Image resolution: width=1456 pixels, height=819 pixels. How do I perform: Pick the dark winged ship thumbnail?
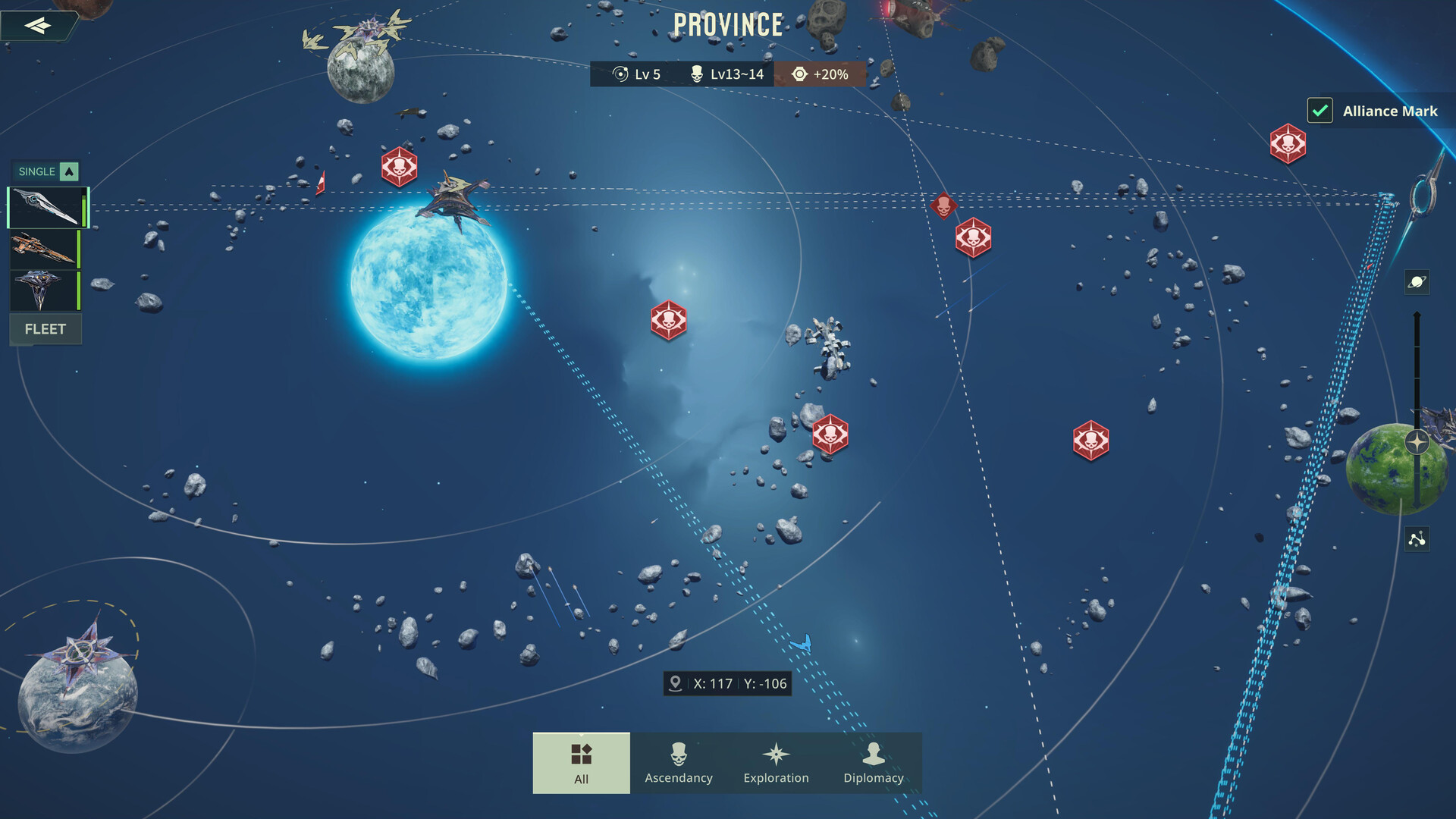[44, 290]
